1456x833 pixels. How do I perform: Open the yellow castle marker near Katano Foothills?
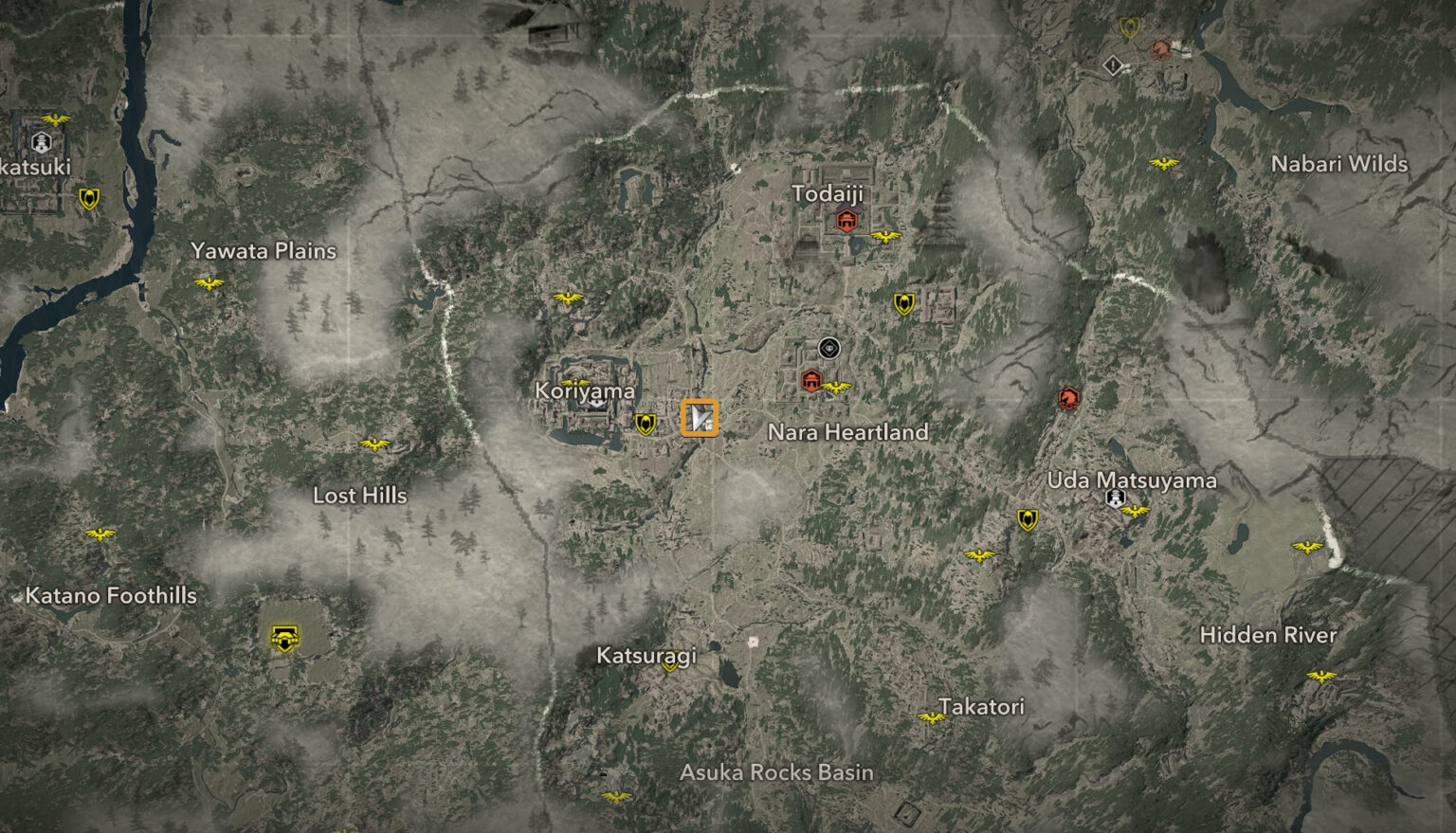coord(282,636)
